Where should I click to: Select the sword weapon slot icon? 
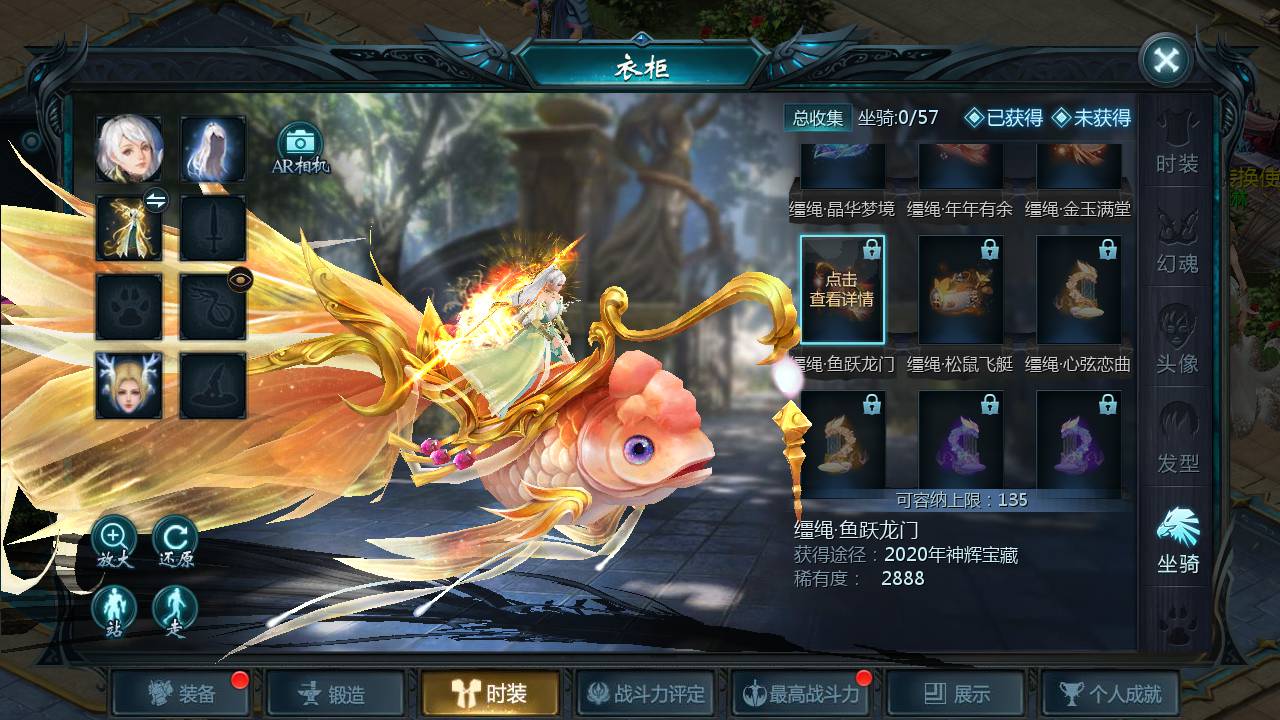212,228
